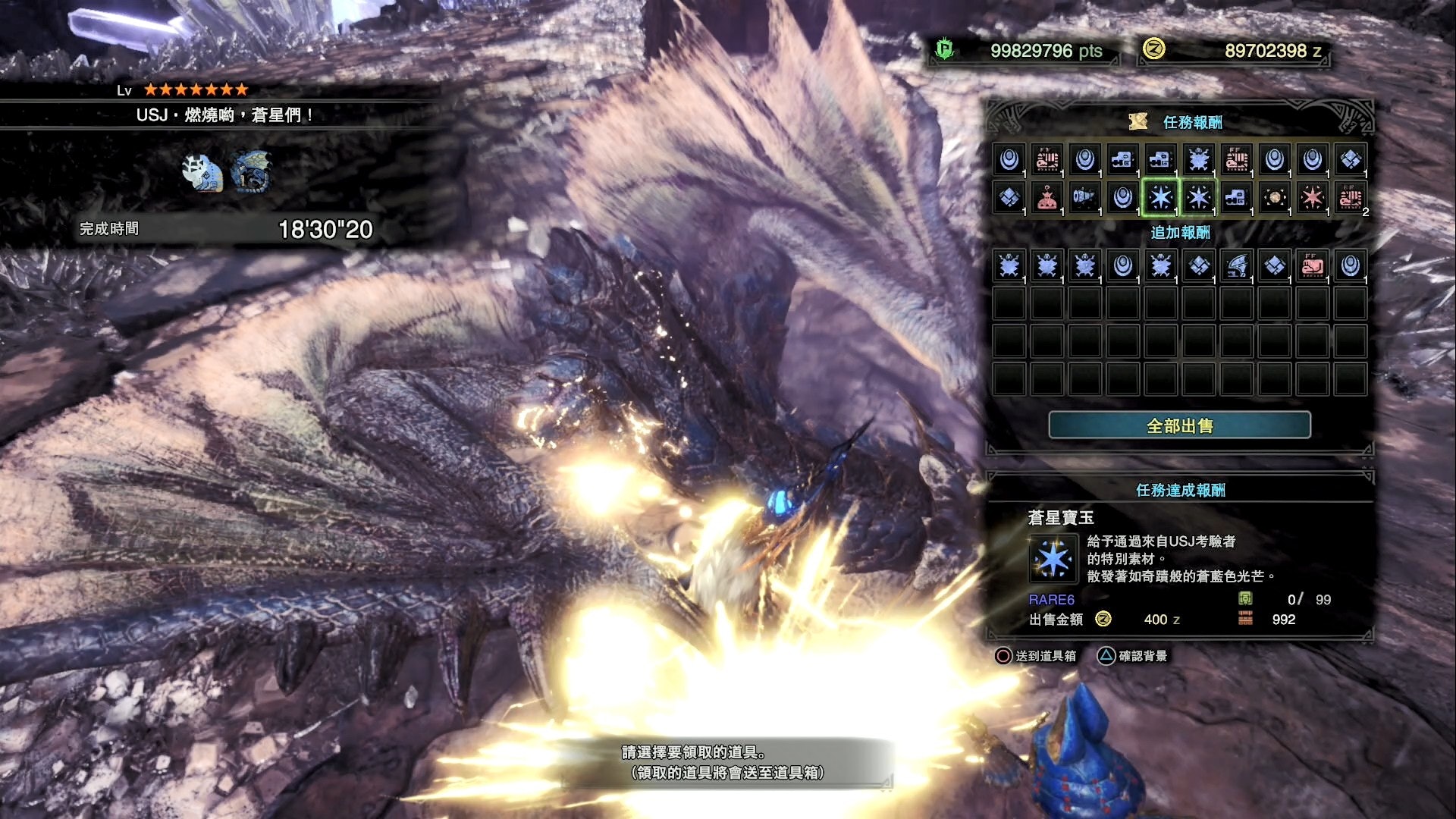Select the pink star gem reward

[x=1313, y=198]
